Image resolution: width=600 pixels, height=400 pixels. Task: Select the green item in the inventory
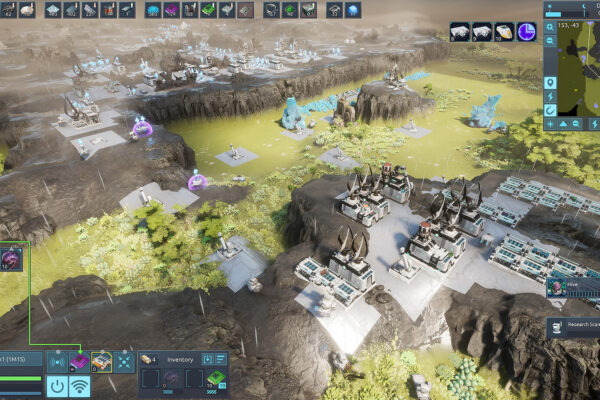tap(215, 380)
